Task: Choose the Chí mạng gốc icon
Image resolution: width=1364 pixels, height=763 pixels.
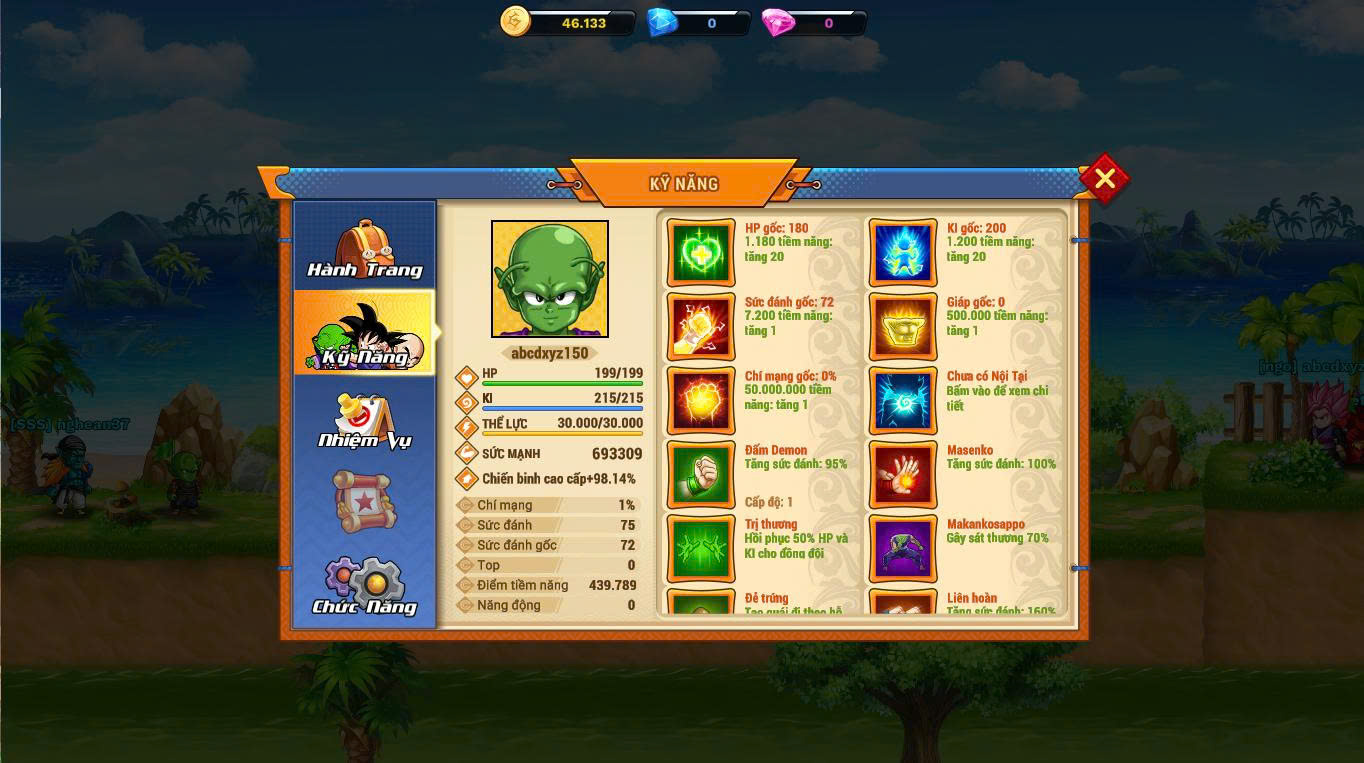Action: click(701, 401)
